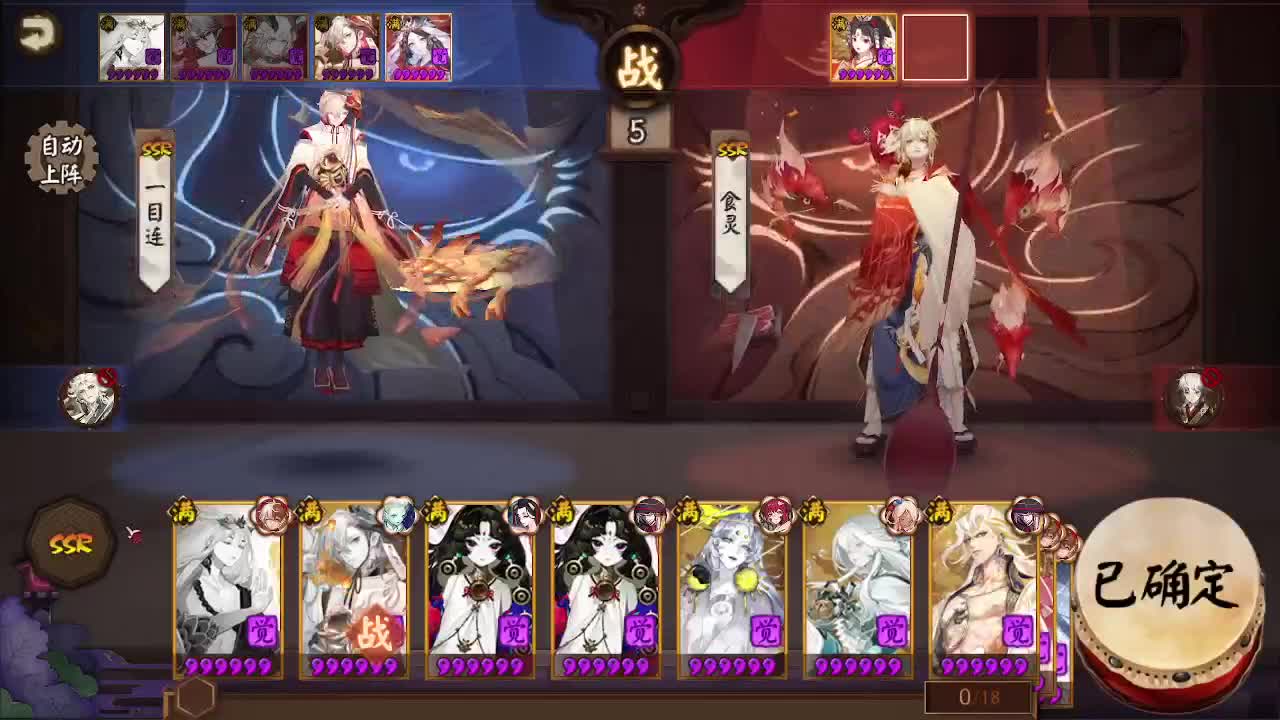This screenshot has width=1280, height=720.
Task: Toggle the 满 marker on the white-haired warrior card
Action: [940, 510]
